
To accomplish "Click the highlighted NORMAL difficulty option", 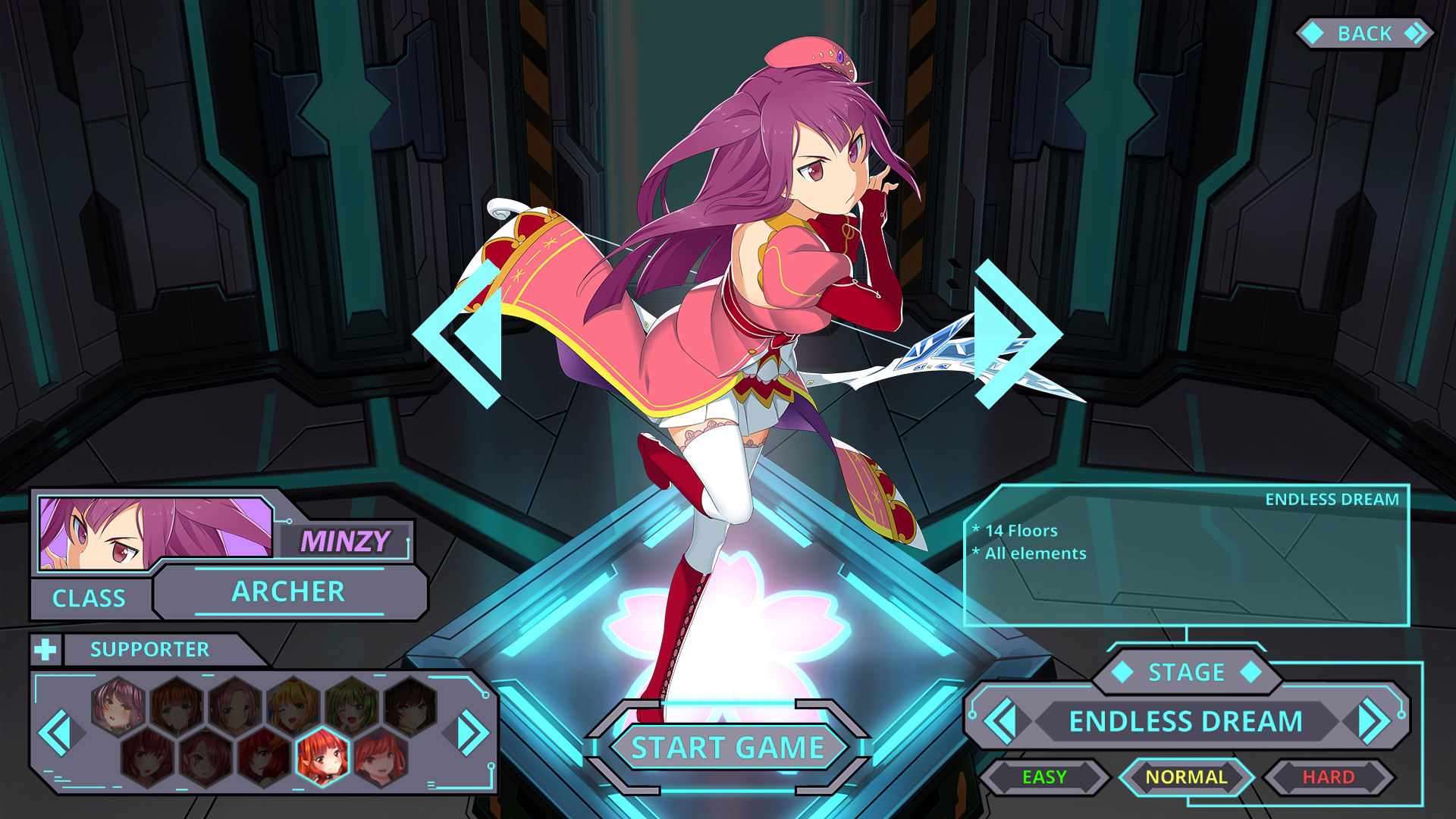I will (x=1187, y=777).
